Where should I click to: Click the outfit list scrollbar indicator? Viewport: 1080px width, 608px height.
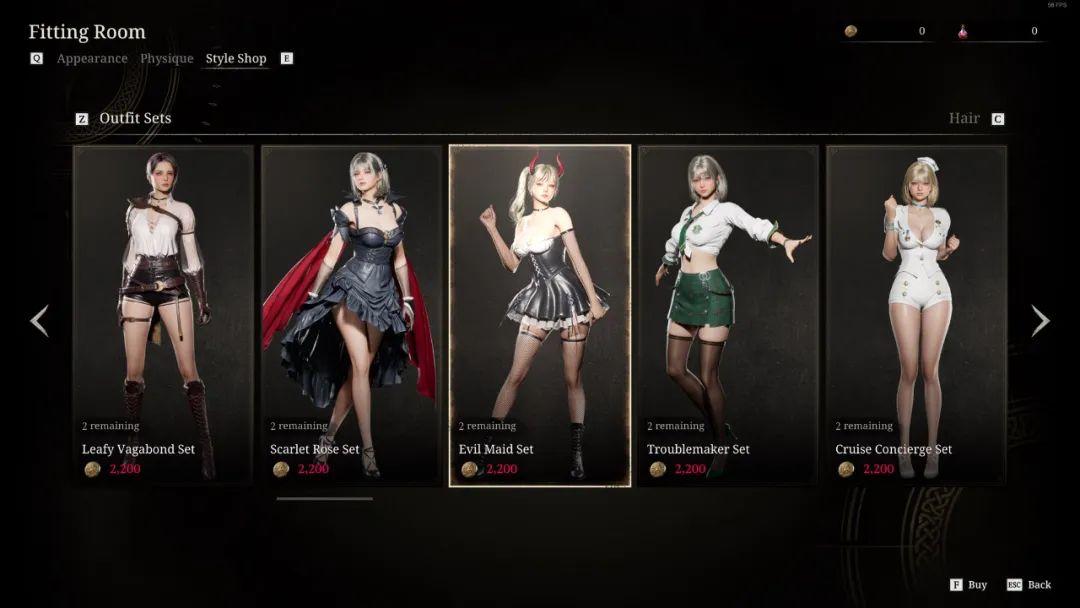(324, 498)
